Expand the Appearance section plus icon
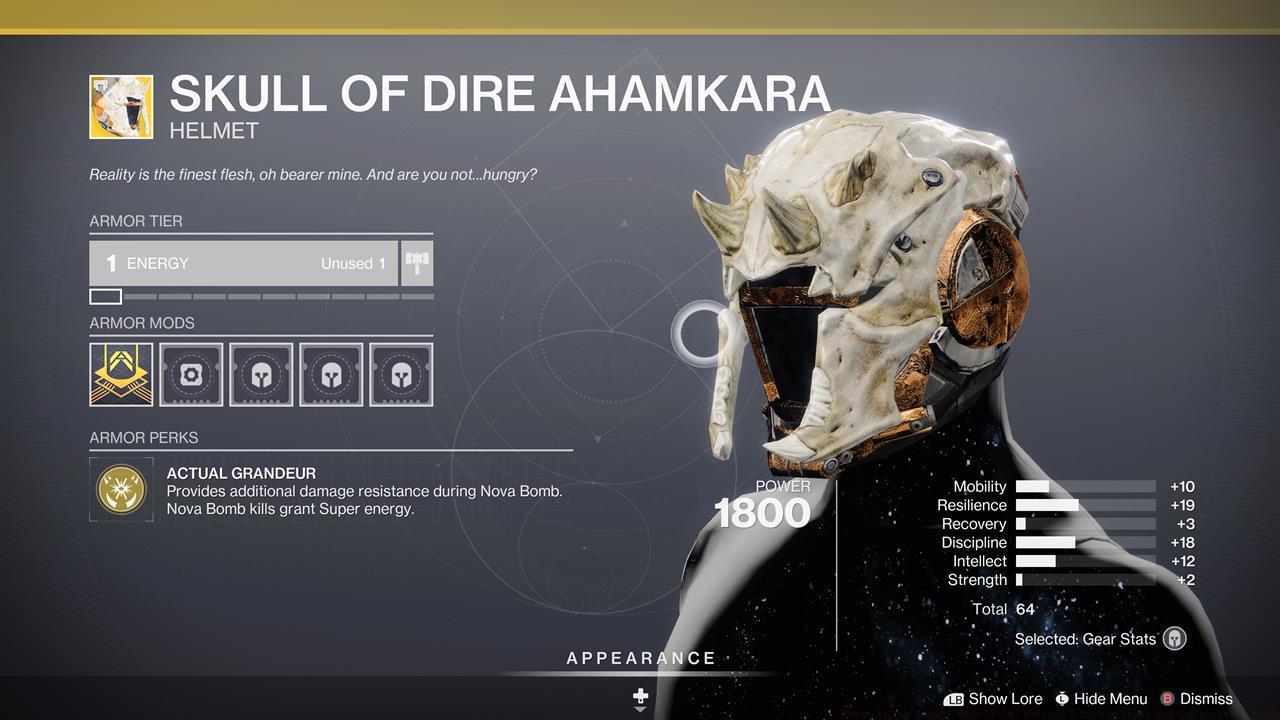 point(639,695)
